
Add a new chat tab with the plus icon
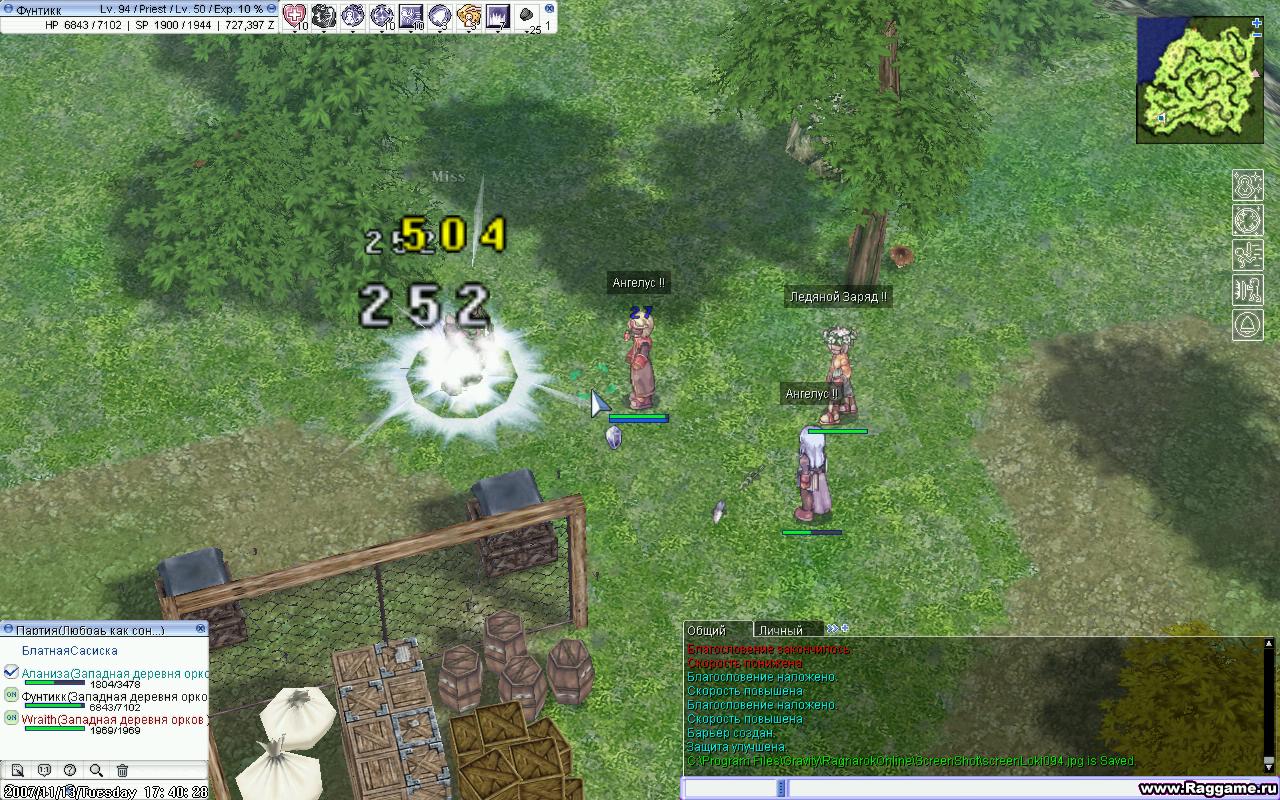(845, 628)
